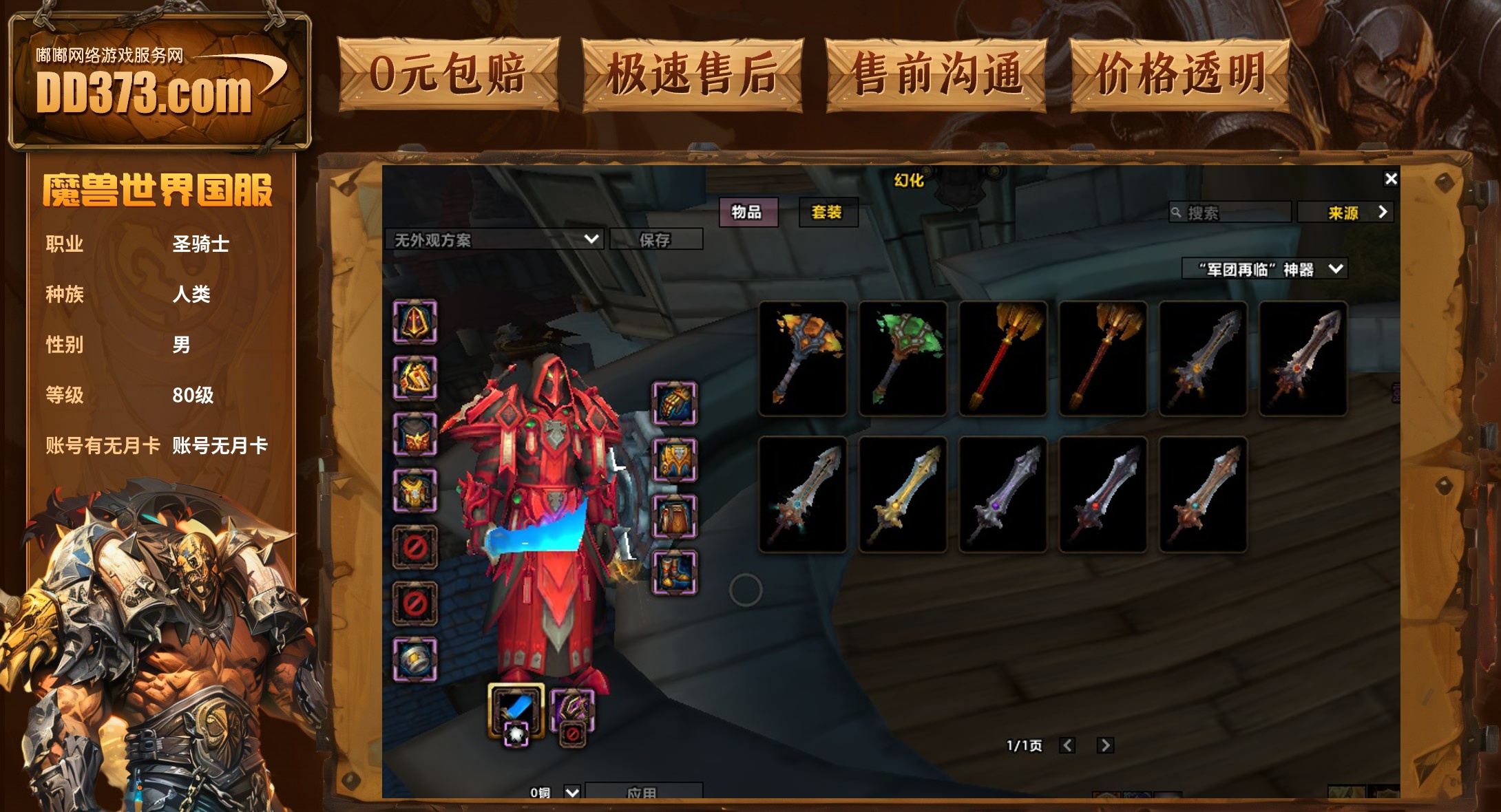The height and width of the screenshot is (812, 1501).
Task: Click the shoulder transmog slot icon
Action: click(x=415, y=375)
